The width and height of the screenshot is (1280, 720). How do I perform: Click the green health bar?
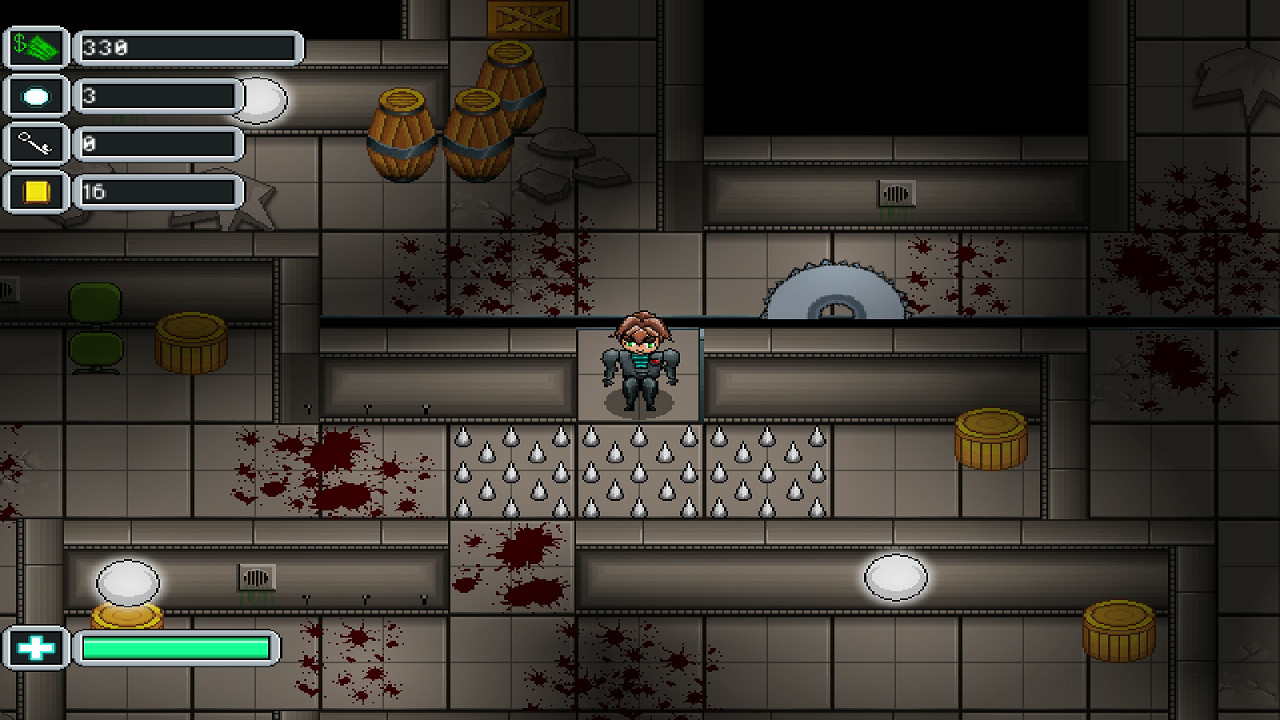pos(175,647)
